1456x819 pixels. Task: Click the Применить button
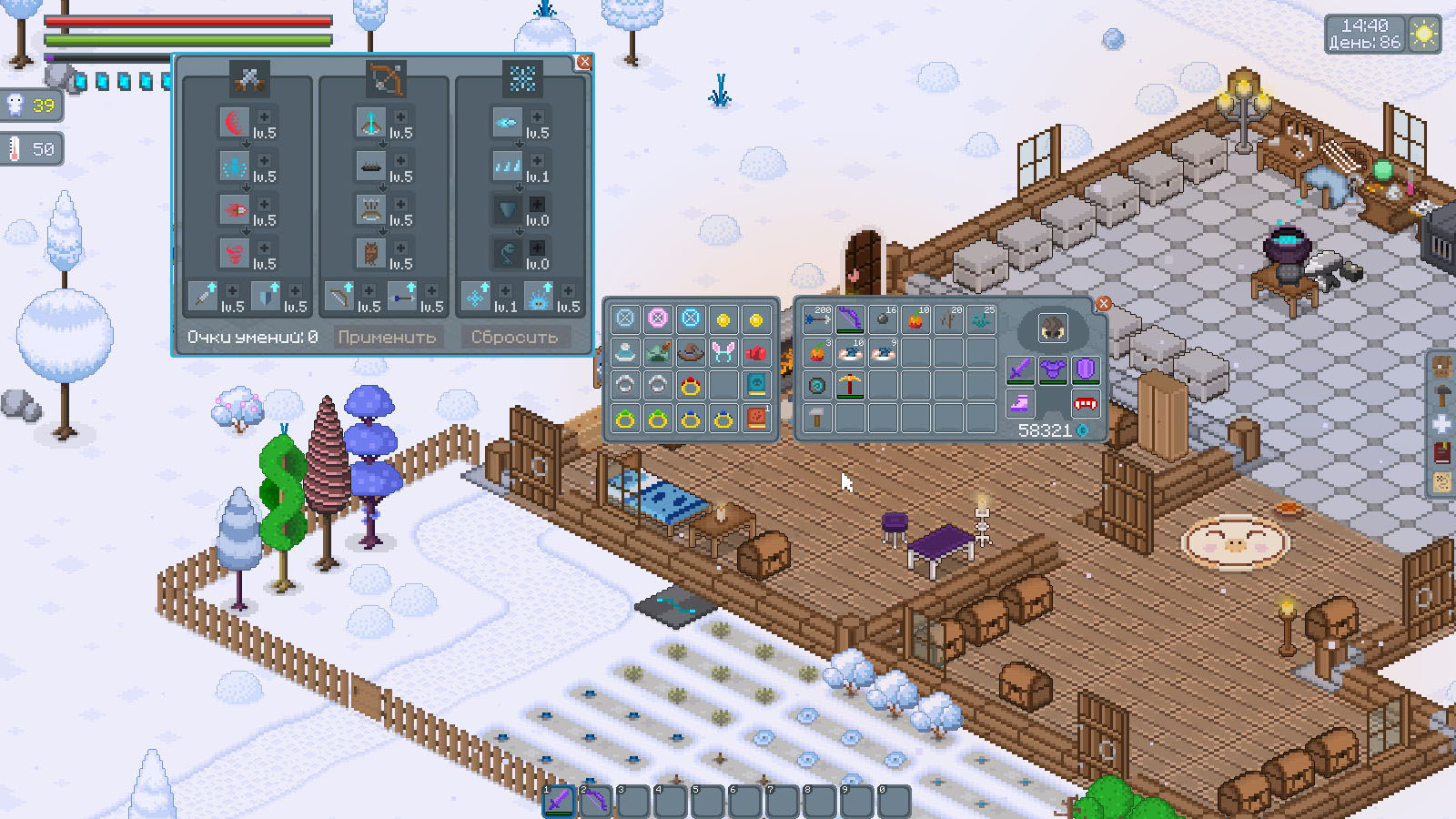[x=387, y=338]
